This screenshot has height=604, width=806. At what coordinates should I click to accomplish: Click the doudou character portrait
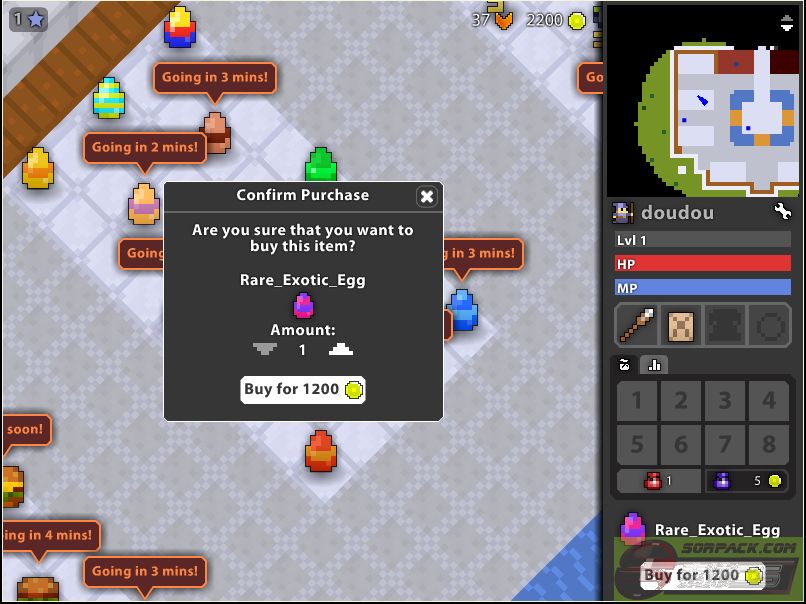[x=623, y=212]
